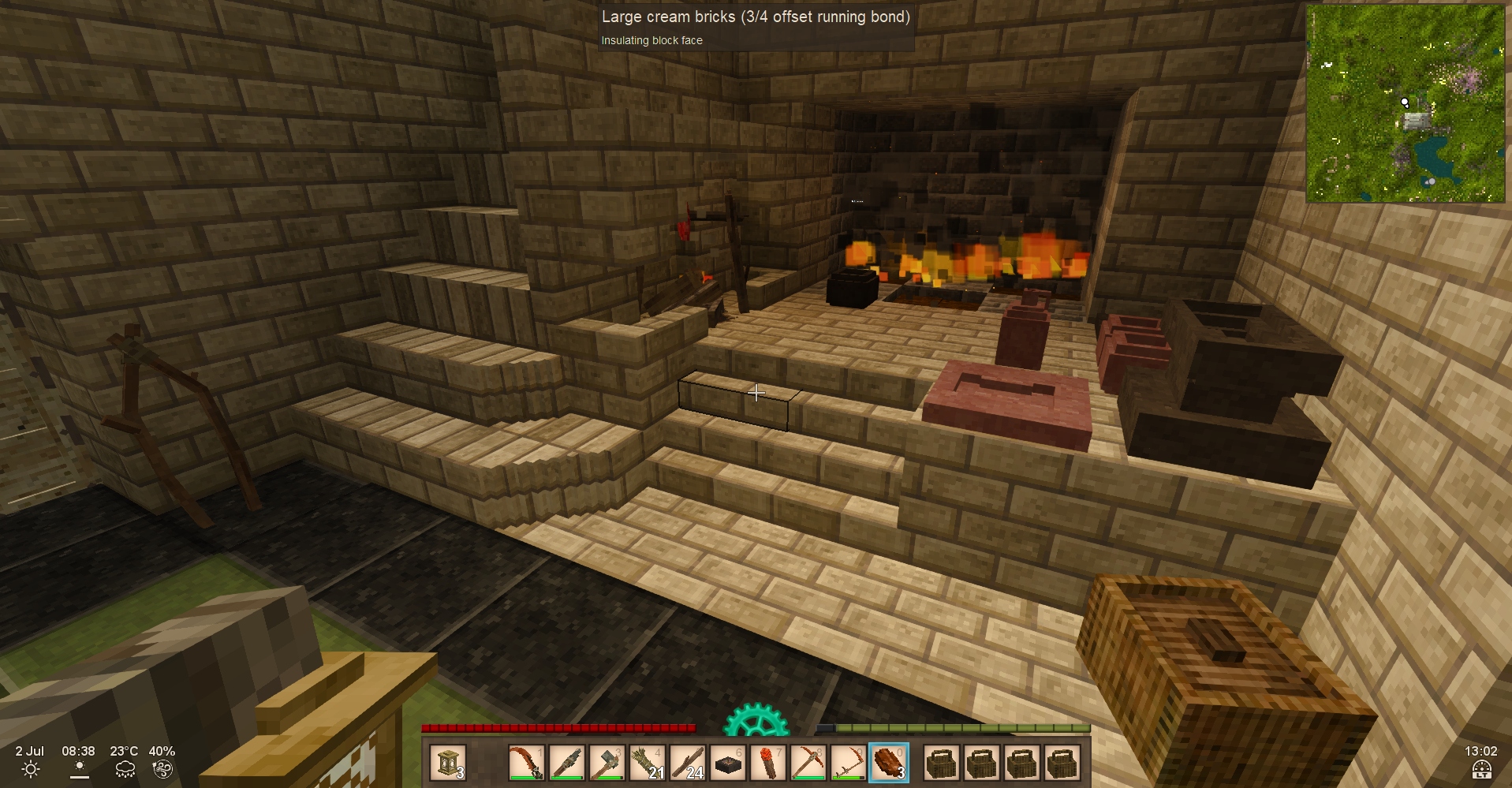Screen dimensions: 1512x788
Task: Select the hammer in hotbar slot 3
Action: pos(607,763)
